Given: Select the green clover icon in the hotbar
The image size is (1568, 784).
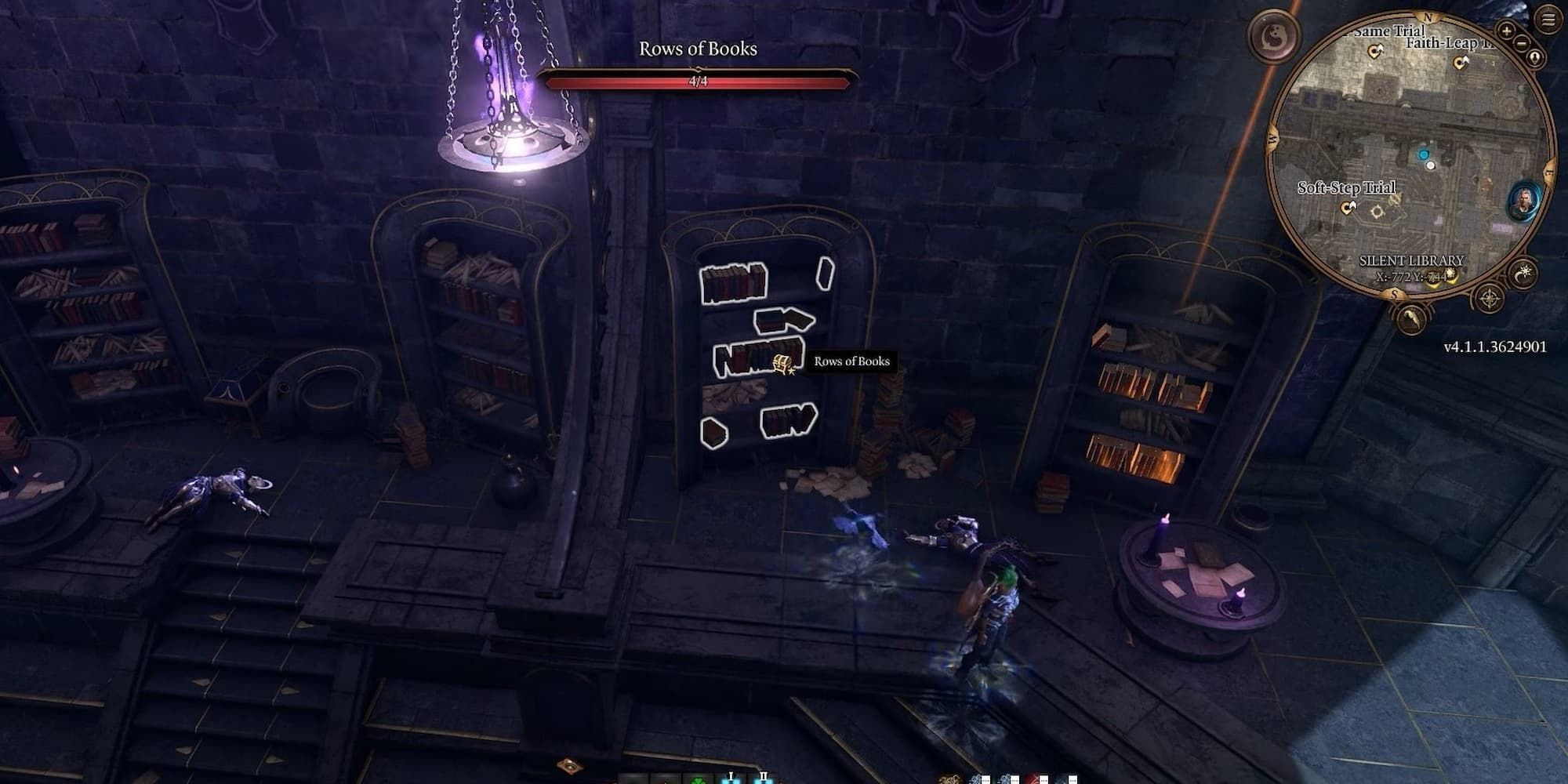Looking at the screenshot, I should (x=699, y=781).
